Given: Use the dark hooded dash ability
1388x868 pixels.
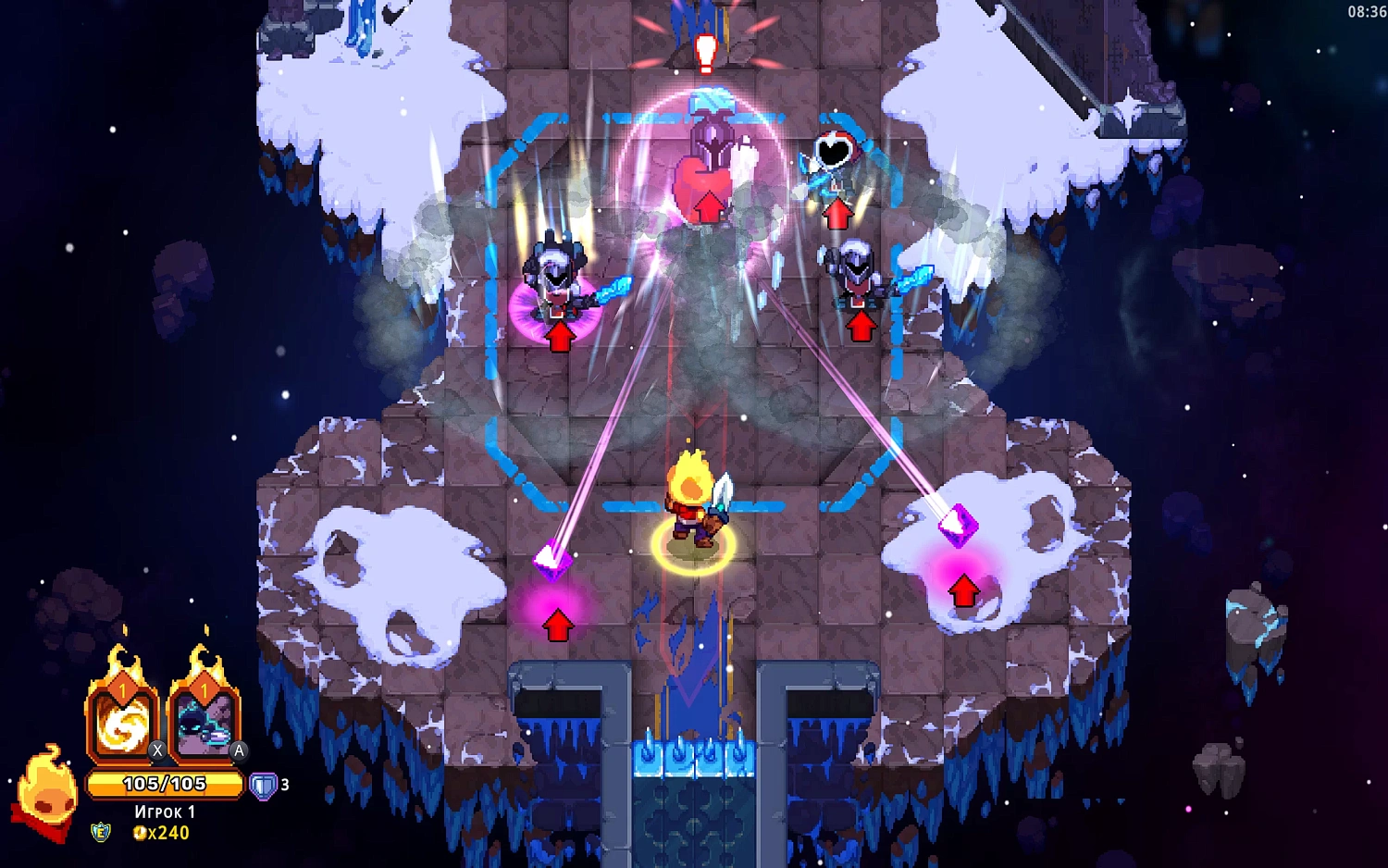Looking at the screenshot, I should click(x=204, y=723).
